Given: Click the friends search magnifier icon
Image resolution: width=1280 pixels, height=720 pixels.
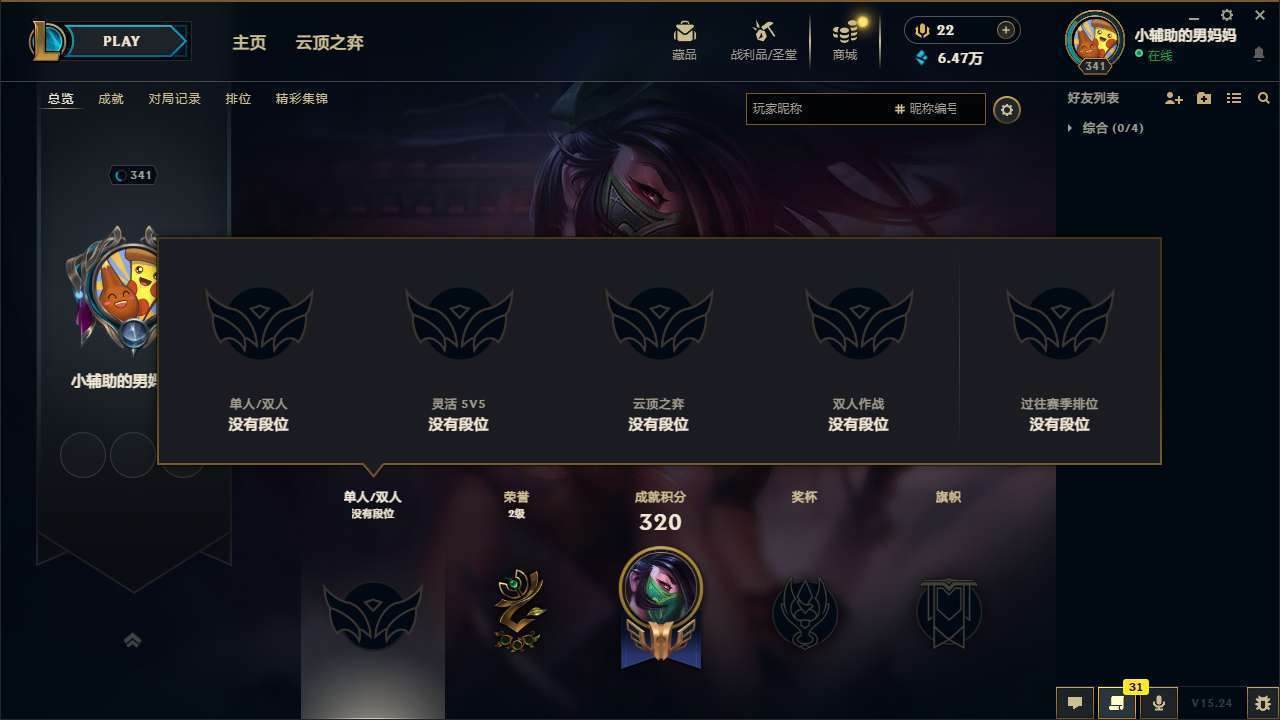Looking at the screenshot, I should (x=1264, y=98).
